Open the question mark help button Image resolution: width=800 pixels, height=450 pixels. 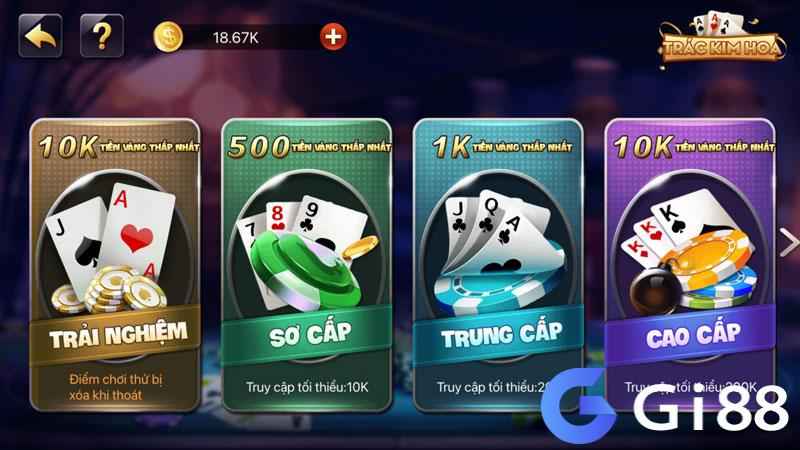101,36
